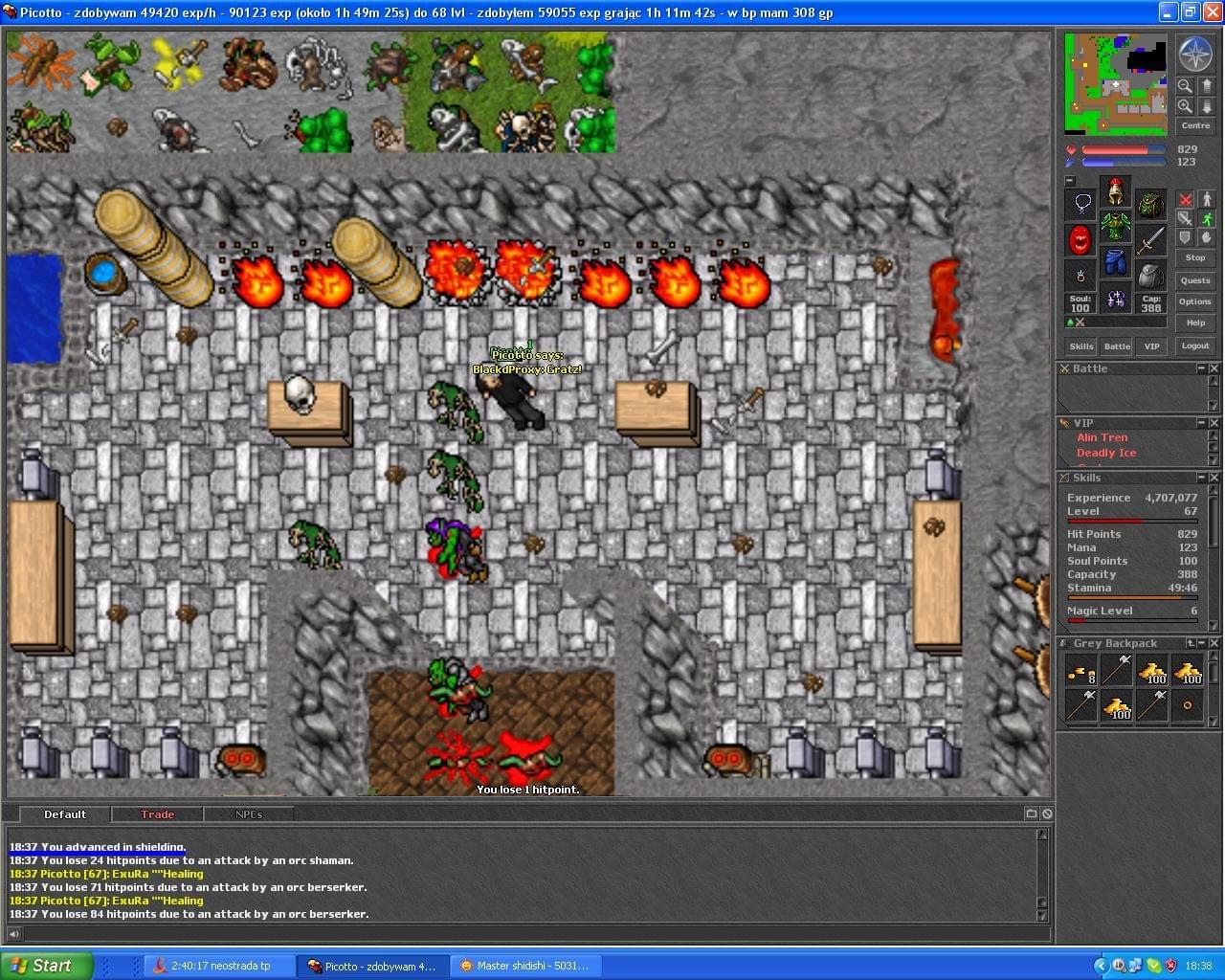
Task: Click the Logout button
Action: tap(1194, 345)
